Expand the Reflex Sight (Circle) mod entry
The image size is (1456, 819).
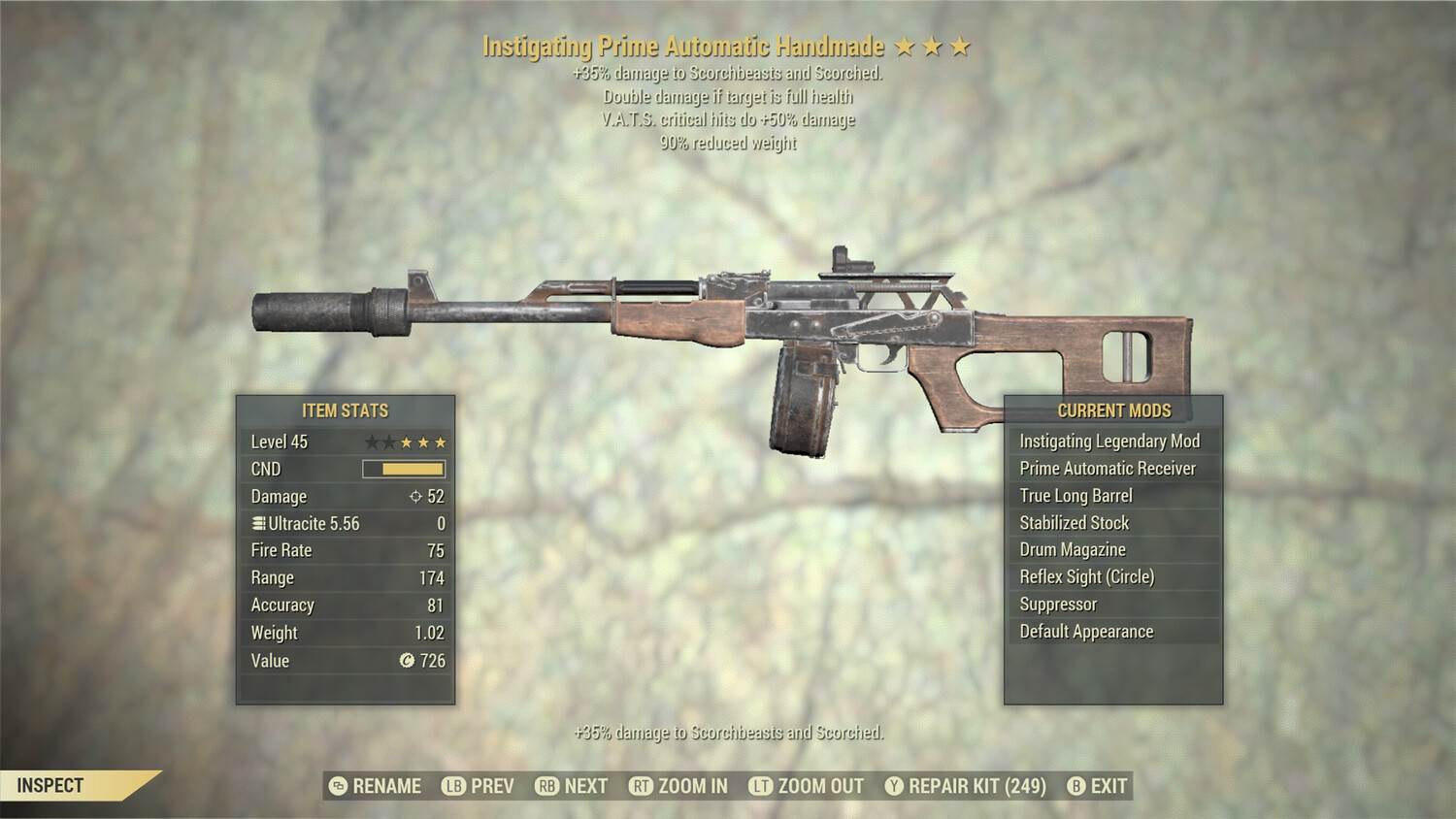click(1086, 576)
